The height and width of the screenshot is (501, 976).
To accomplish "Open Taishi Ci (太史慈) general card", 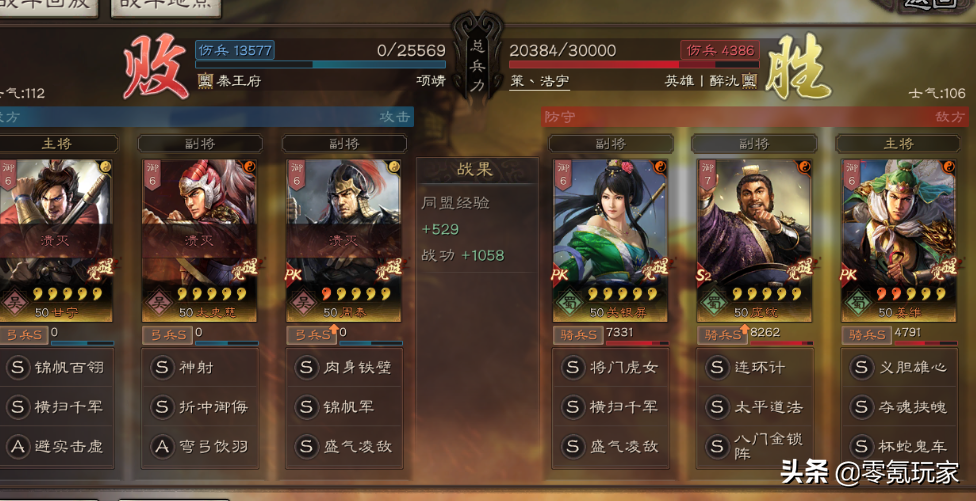I will pyautogui.click(x=198, y=225).
